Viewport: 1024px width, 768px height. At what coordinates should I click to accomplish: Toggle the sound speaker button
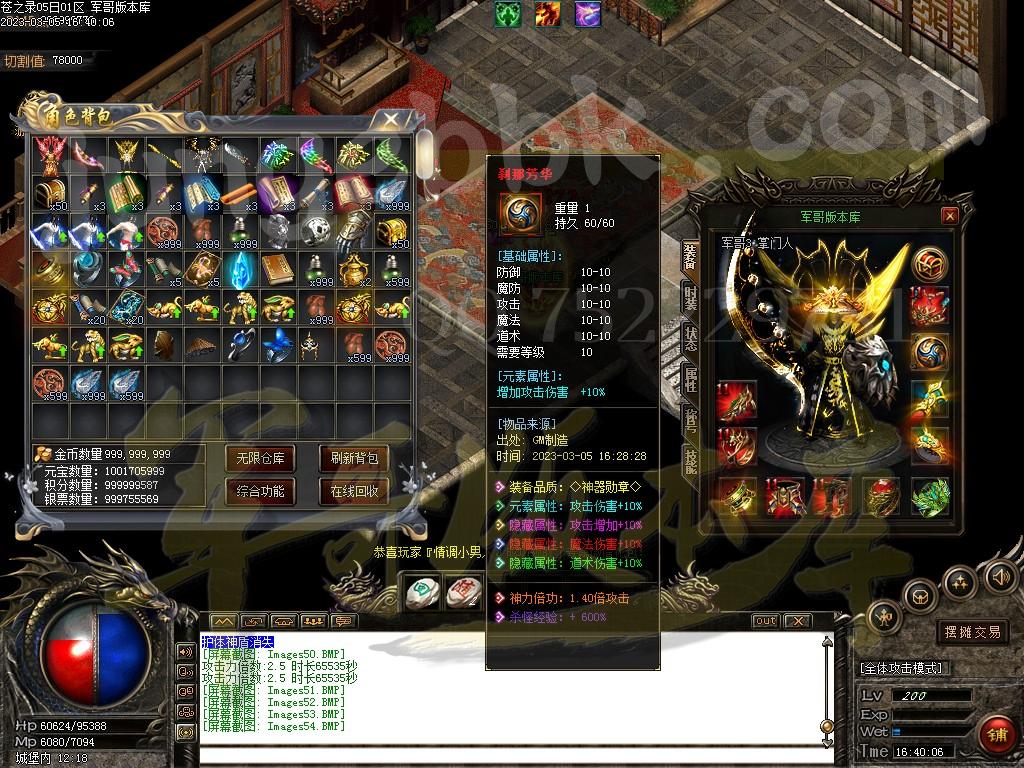[1000, 575]
